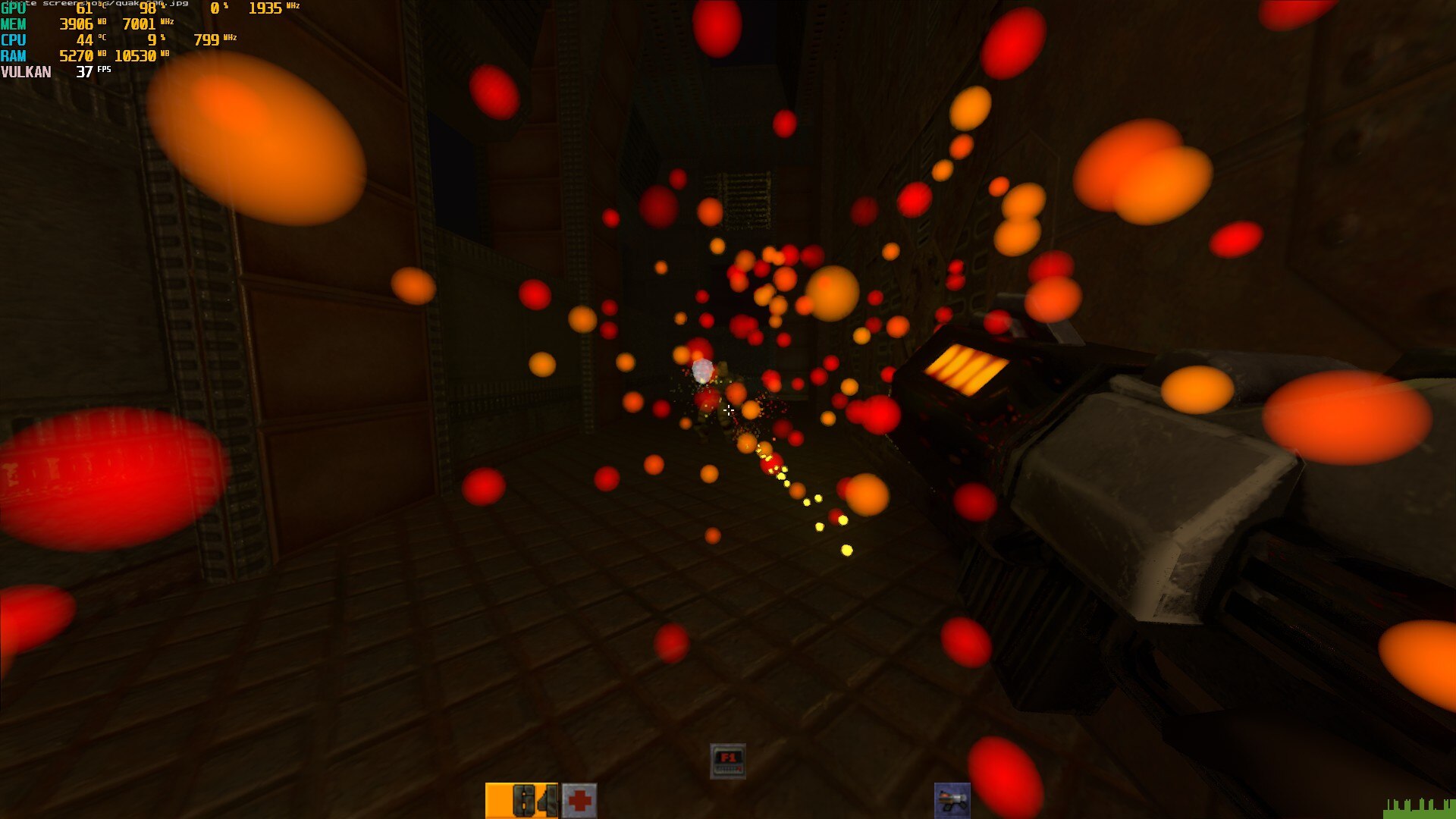Select the current weapon icon
The image size is (1456, 819).
pos(952,801)
